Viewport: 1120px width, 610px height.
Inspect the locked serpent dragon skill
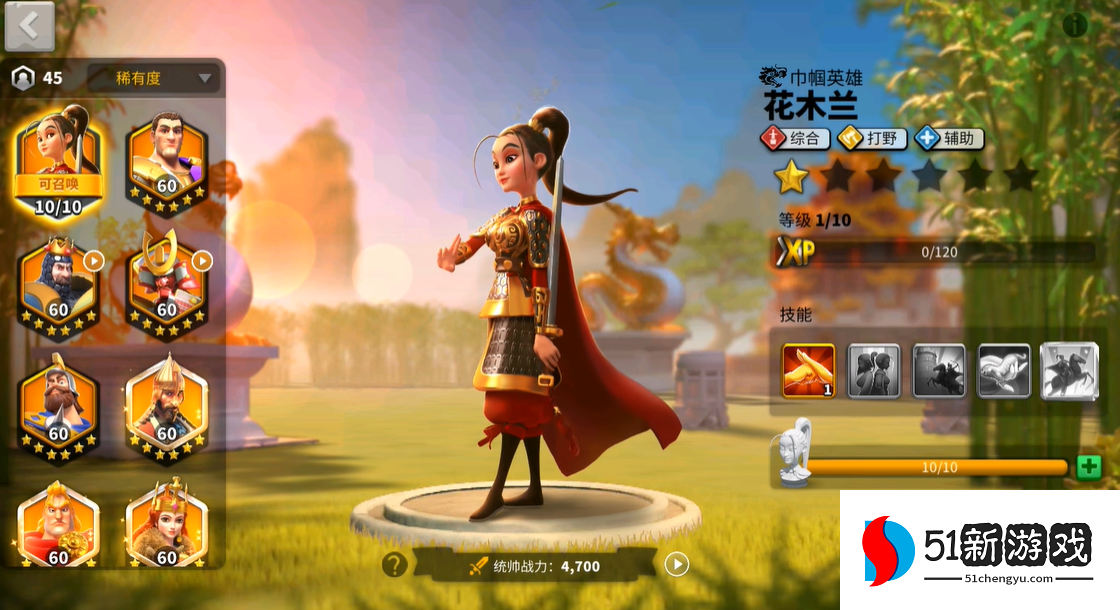point(1003,370)
